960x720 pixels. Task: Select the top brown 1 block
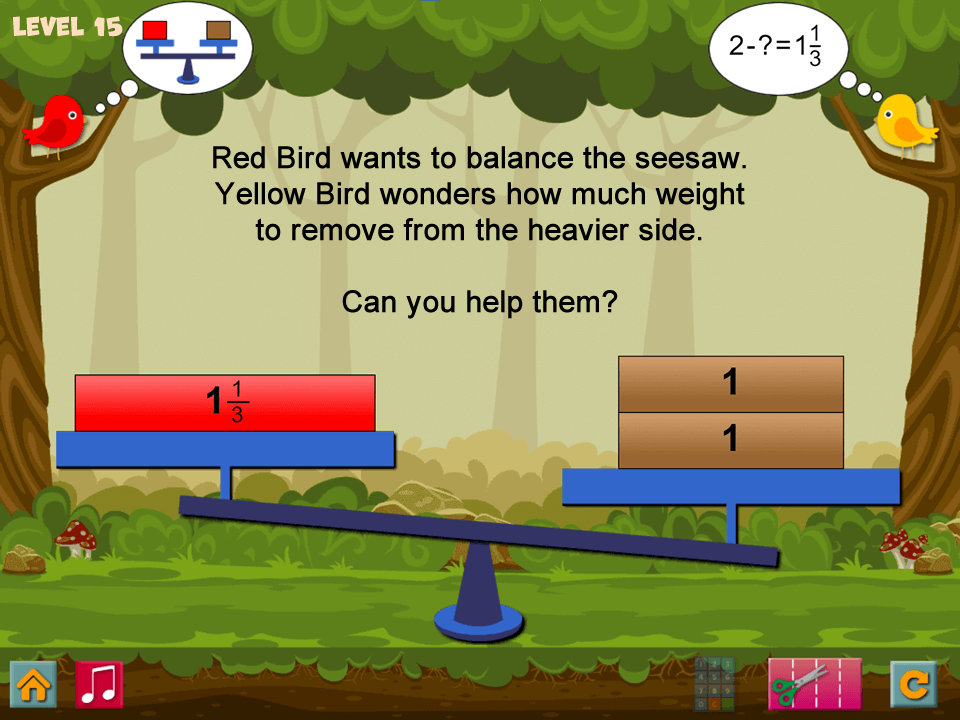point(731,384)
